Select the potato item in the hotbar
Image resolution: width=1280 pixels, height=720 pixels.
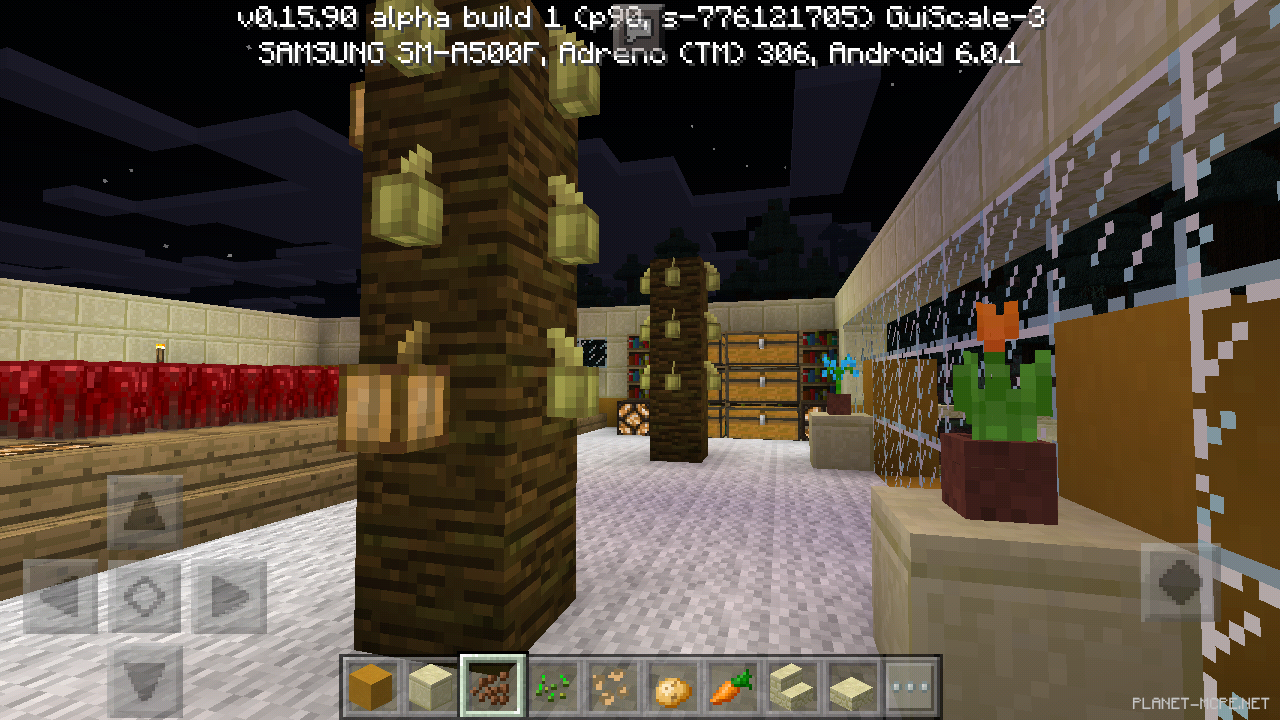[671, 683]
